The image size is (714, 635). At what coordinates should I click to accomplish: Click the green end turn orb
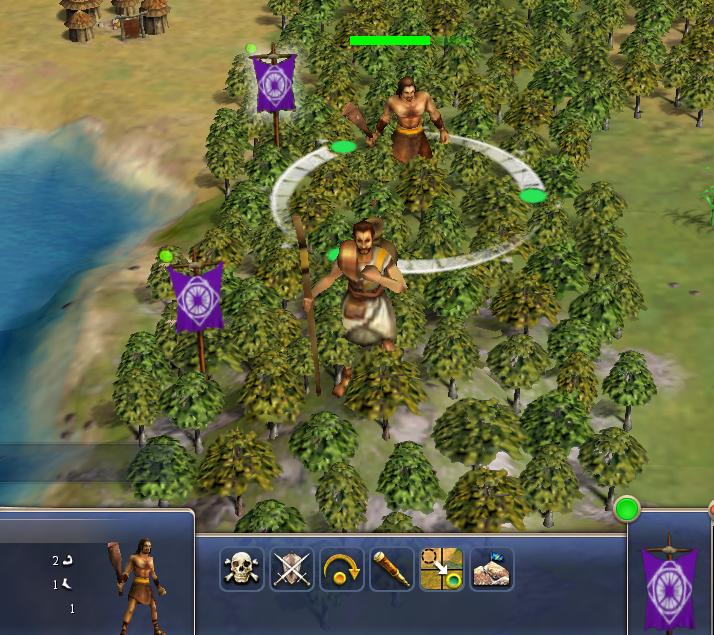pyautogui.click(x=627, y=510)
